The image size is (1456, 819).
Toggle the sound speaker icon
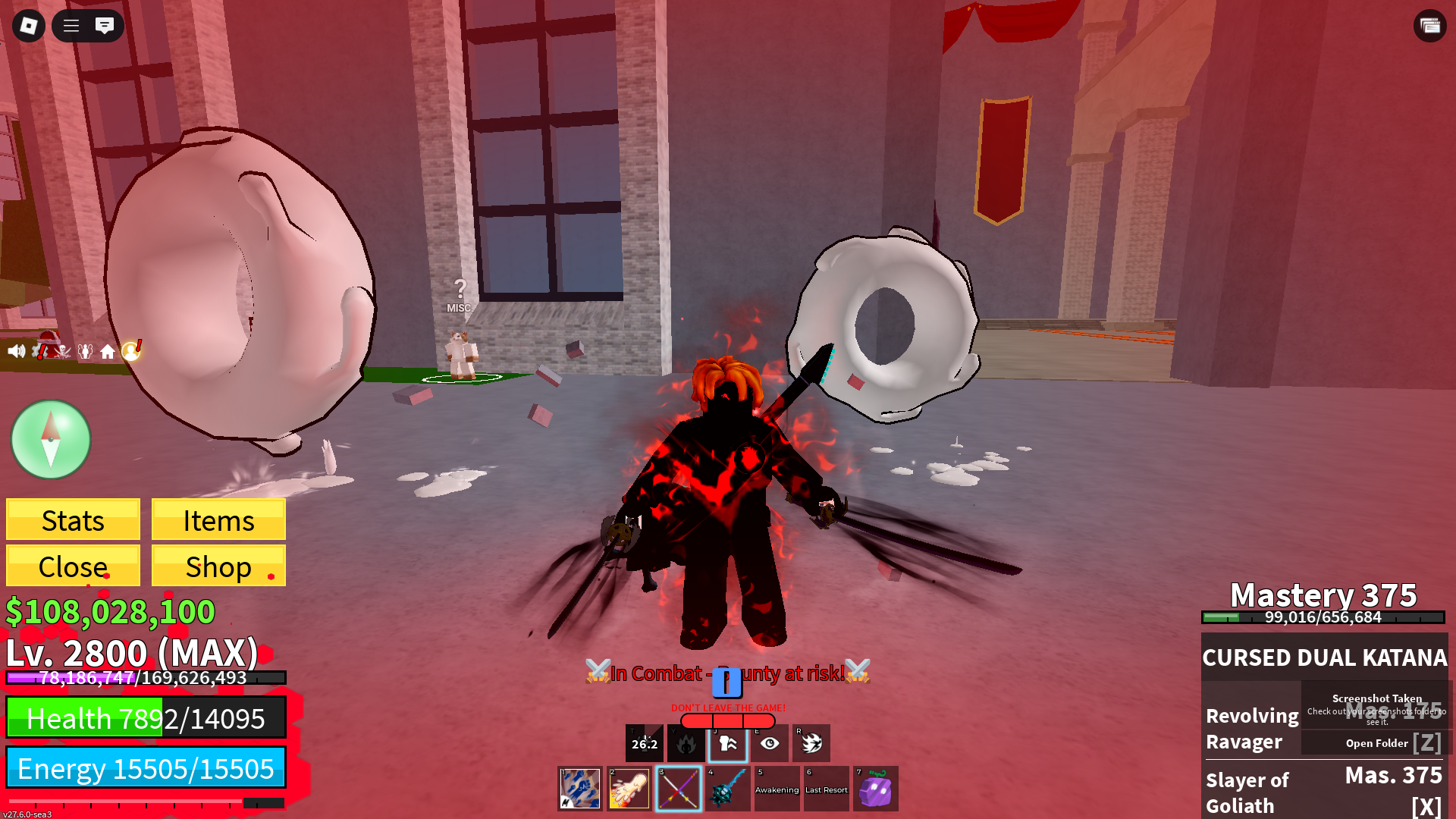tap(16, 351)
